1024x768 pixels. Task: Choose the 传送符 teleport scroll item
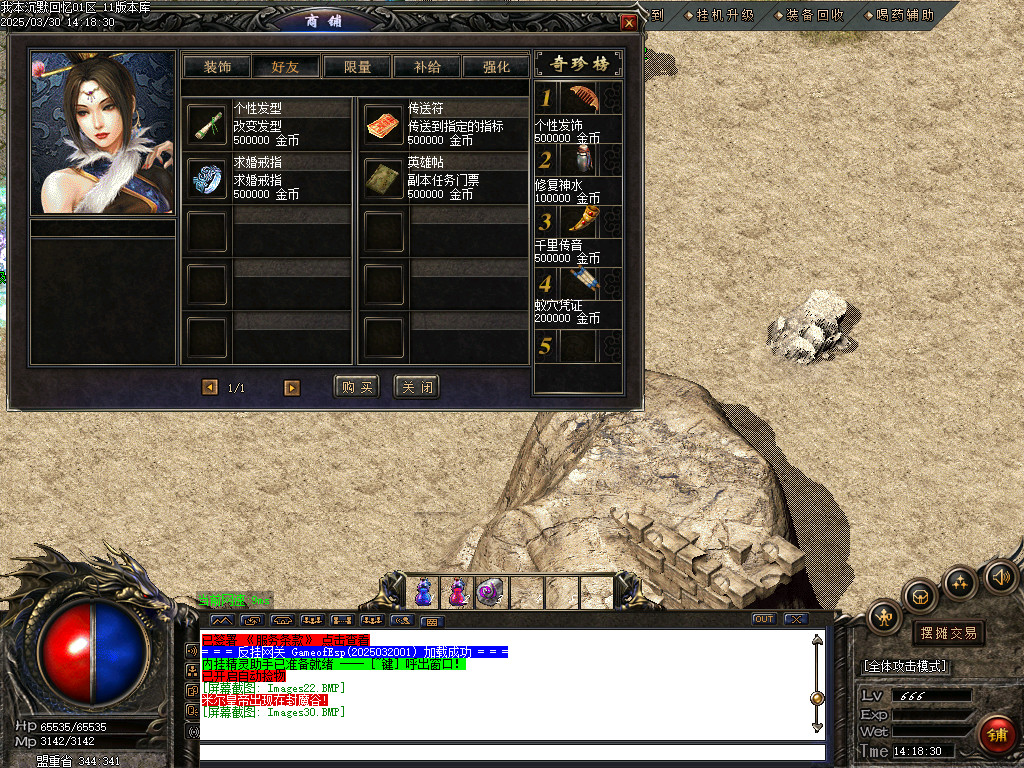point(382,125)
